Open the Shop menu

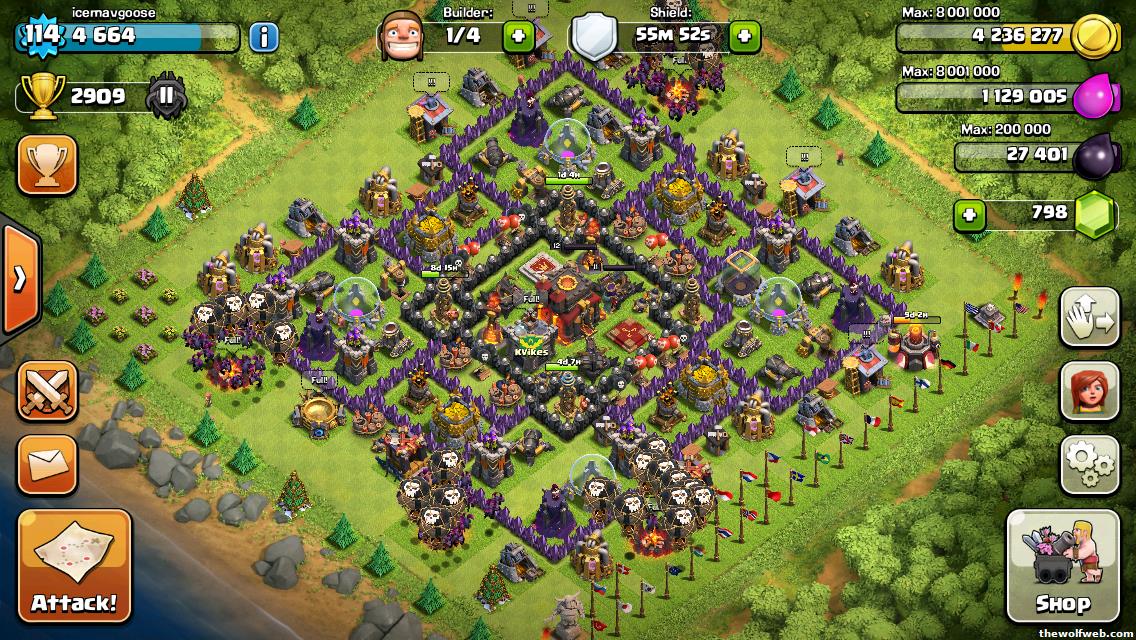click(x=1062, y=566)
